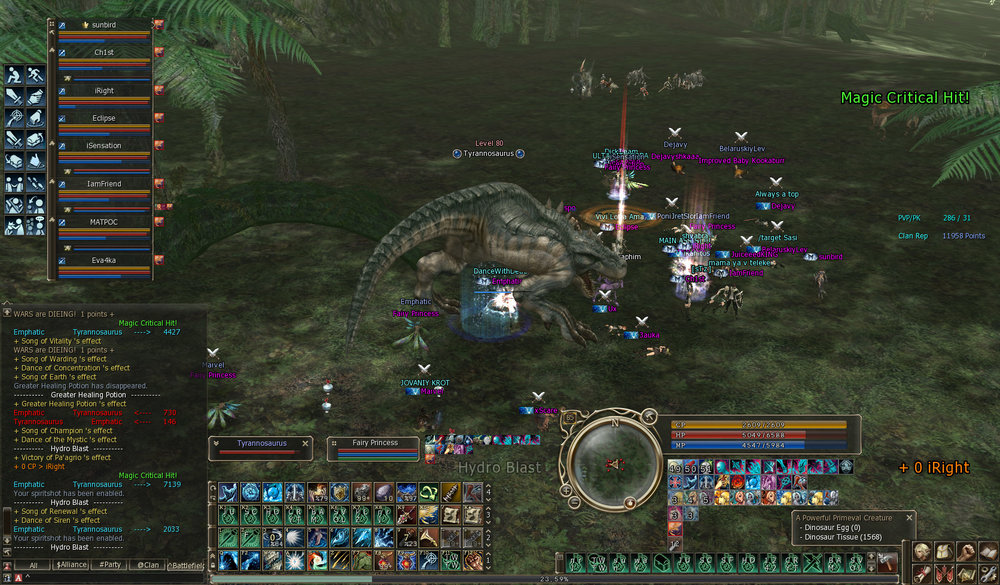Image resolution: width=1000 pixels, height=585 pixels.
Task: Target party member iSensation
Action: (104, 146)
